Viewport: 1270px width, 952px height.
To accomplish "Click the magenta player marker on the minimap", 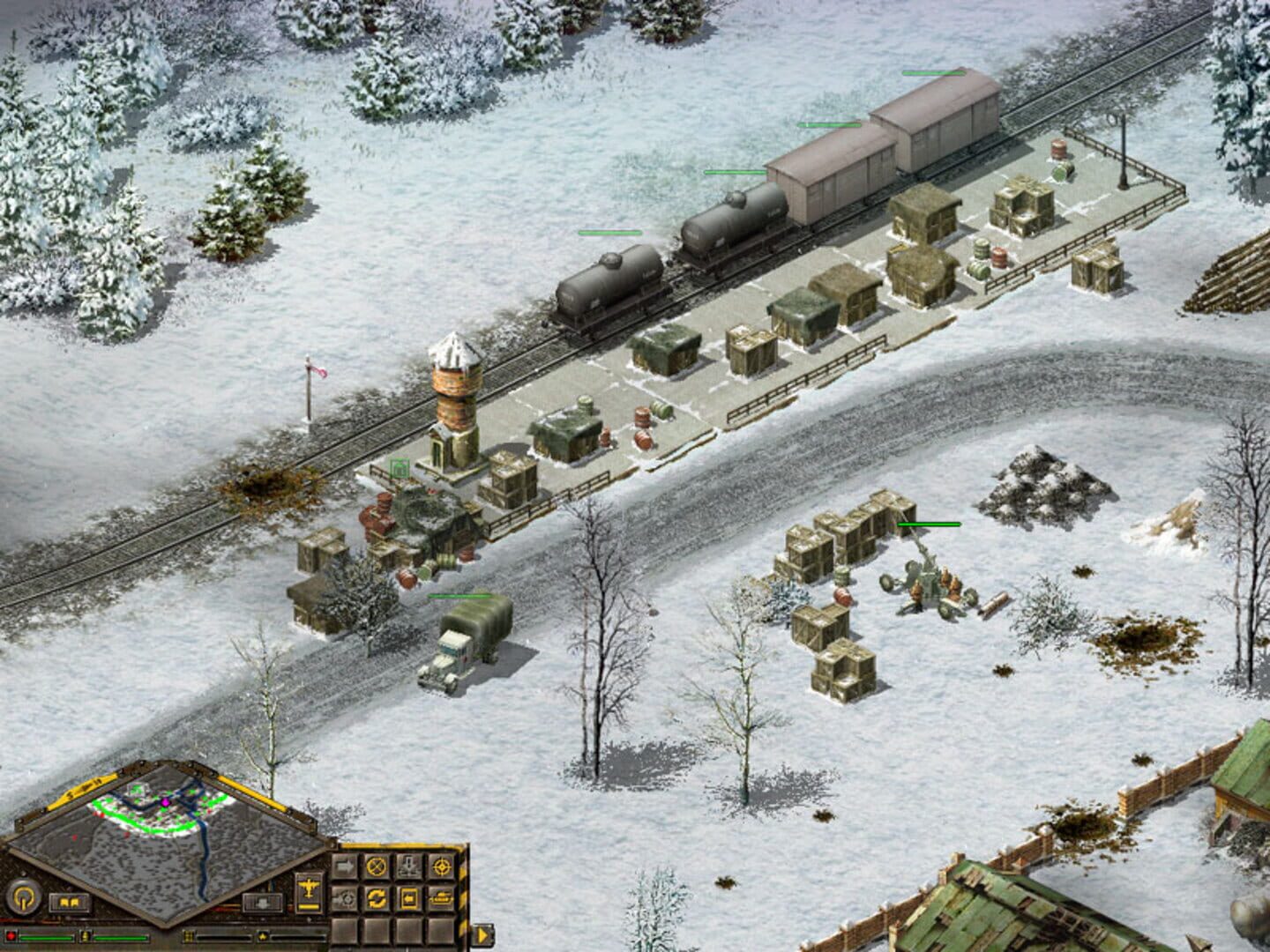I will coord(163,800).
